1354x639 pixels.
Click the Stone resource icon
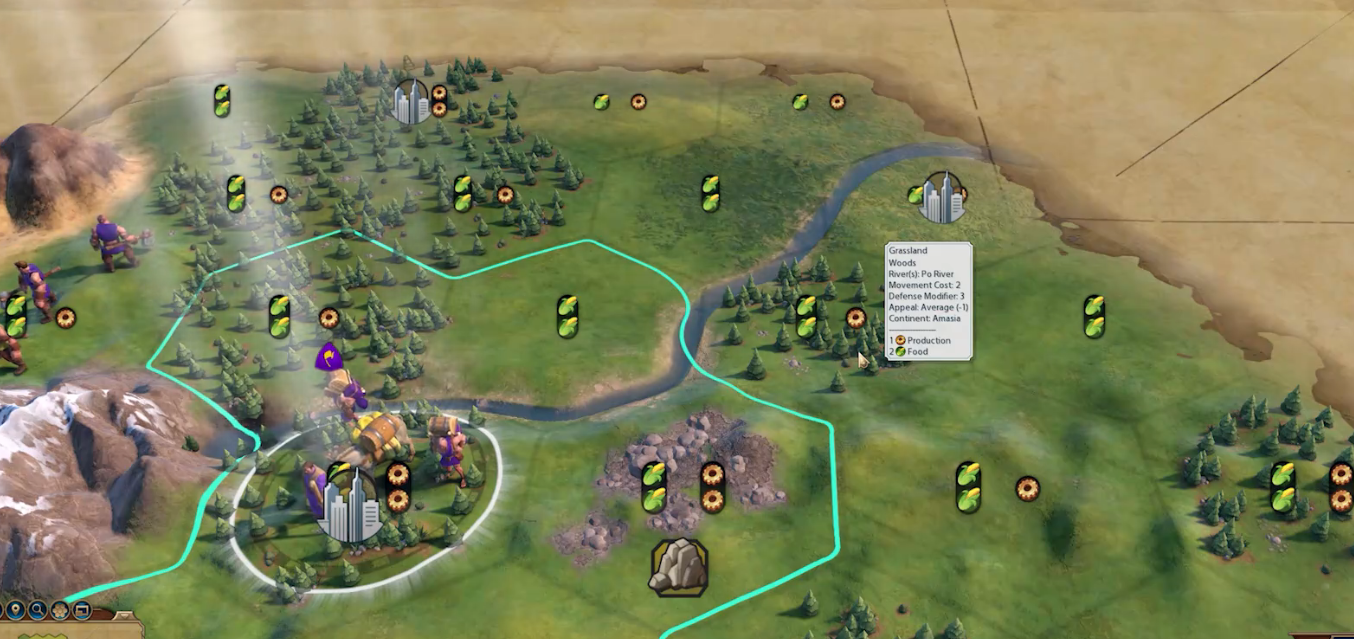click(679, 566)
